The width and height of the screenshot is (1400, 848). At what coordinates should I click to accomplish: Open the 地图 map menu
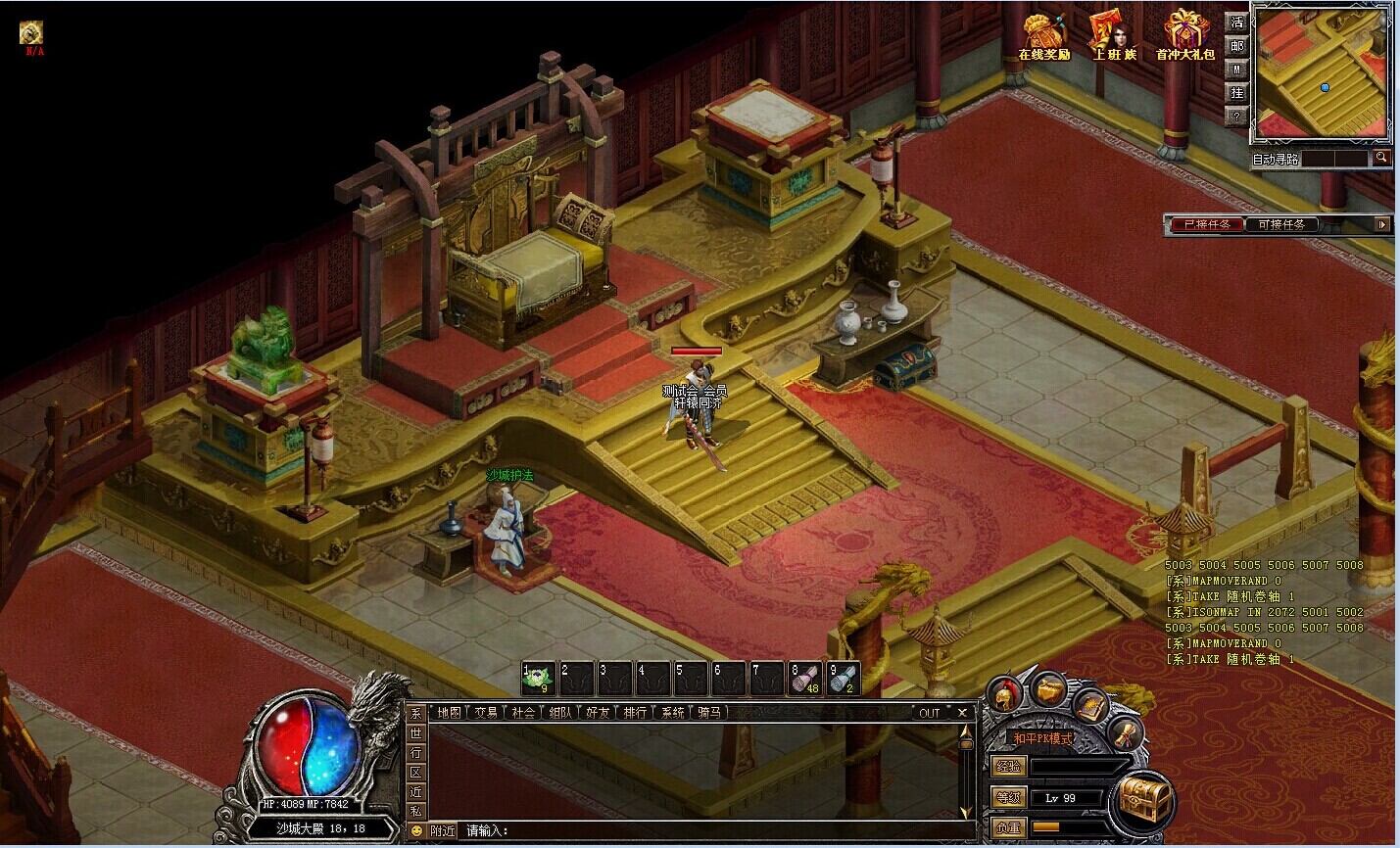450,713
